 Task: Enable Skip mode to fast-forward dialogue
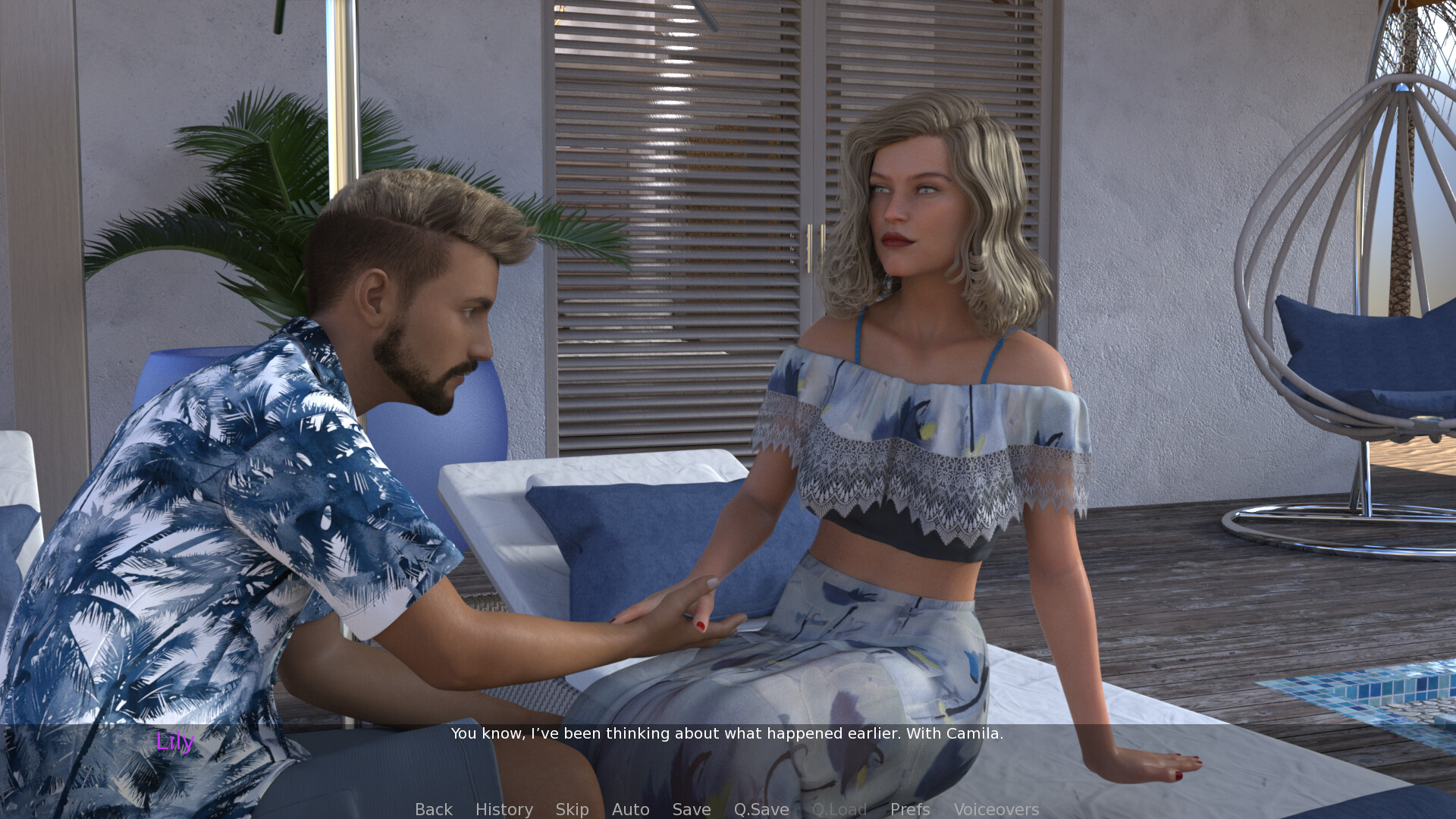tap(573, 809)
